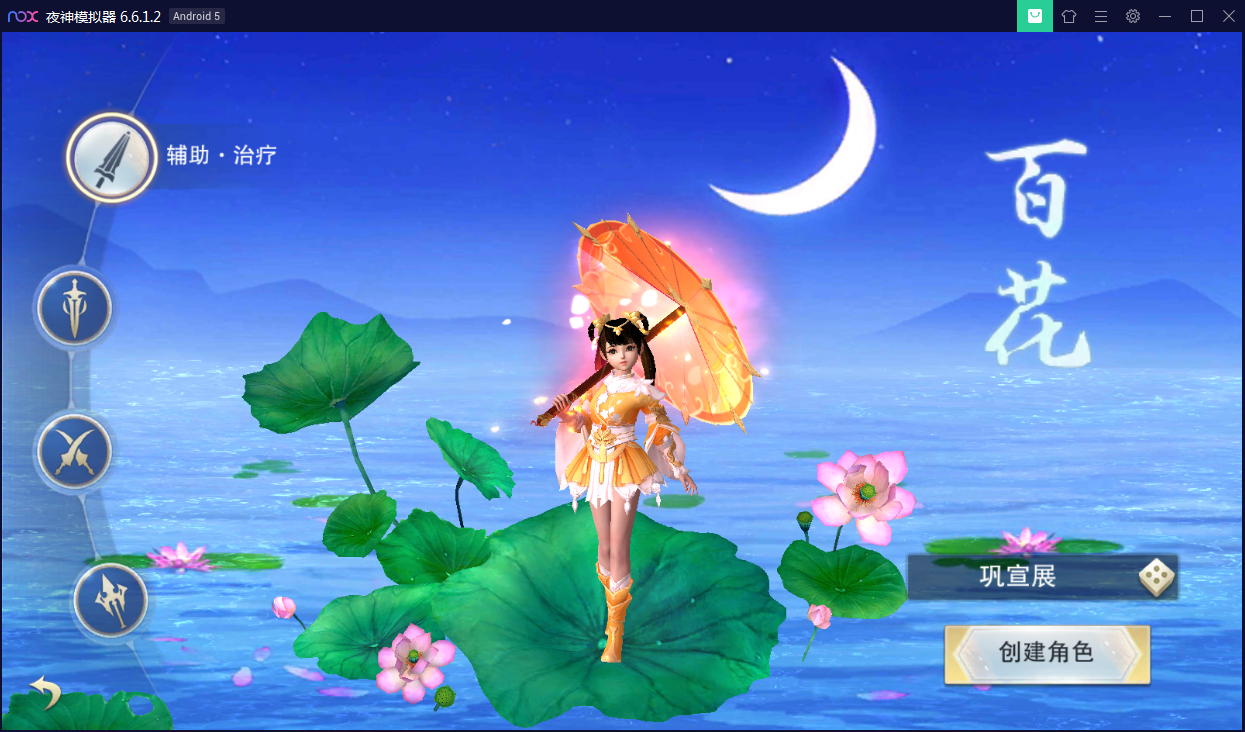Maximize the emulator window
Image resolution: width=1245 pixels, height=732 pixels.
point(1196,16)
